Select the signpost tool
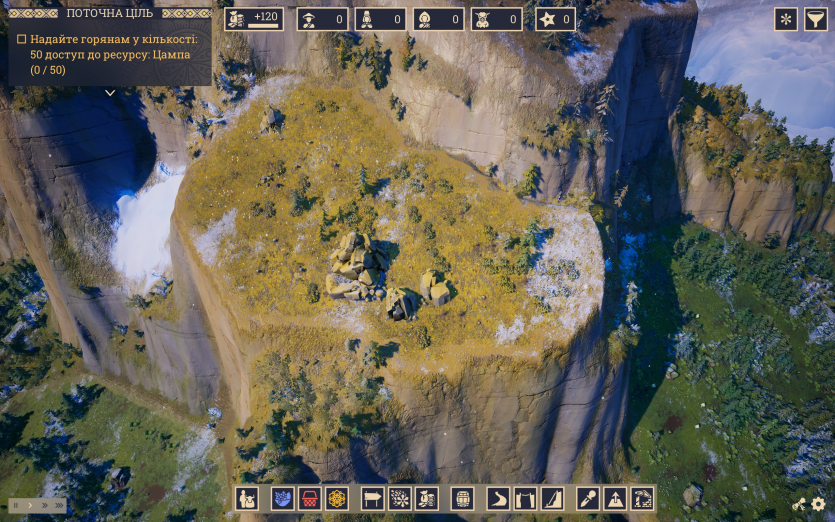 [372, 498]
